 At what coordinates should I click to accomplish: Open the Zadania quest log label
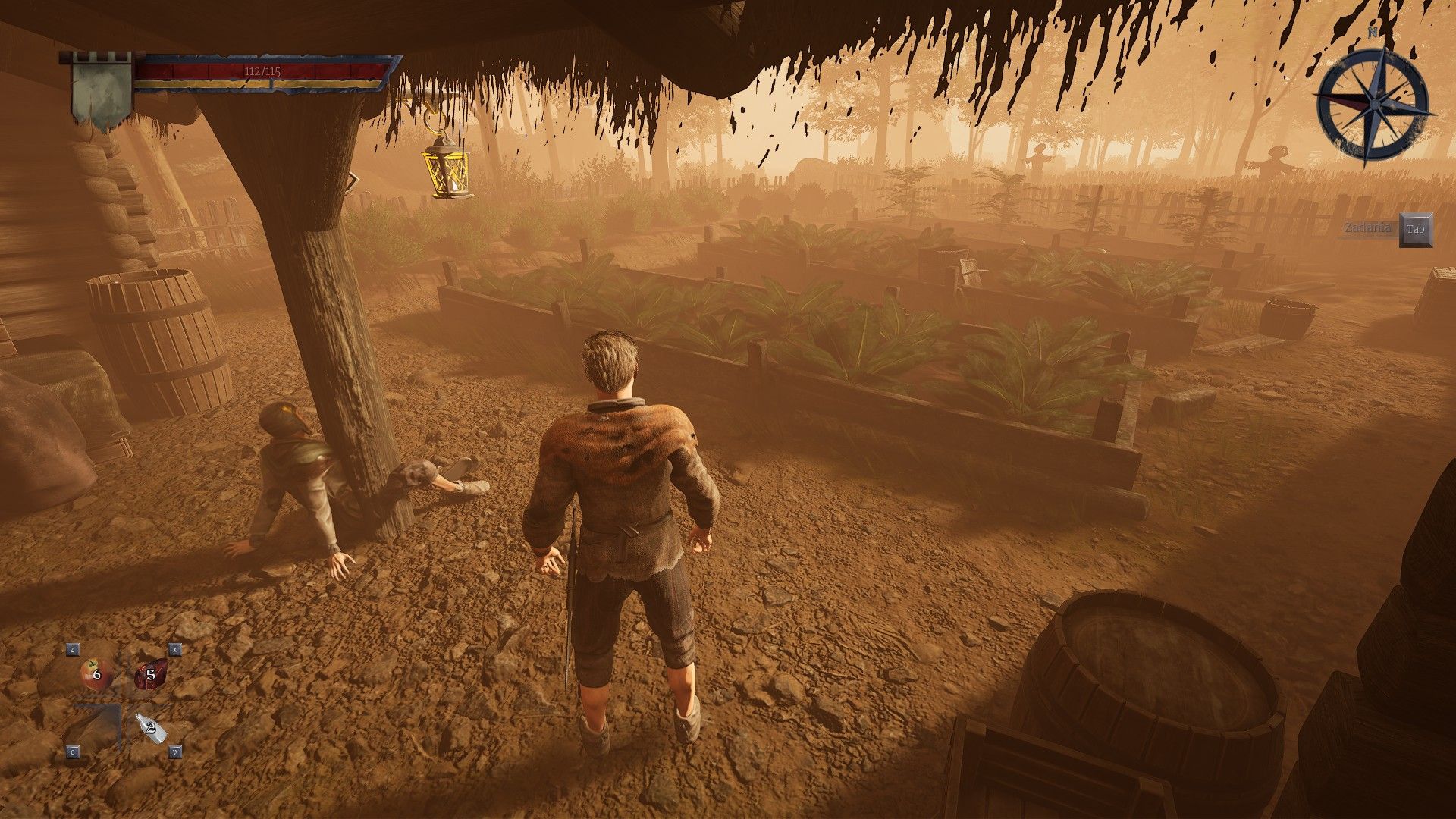pos(1368,228)
